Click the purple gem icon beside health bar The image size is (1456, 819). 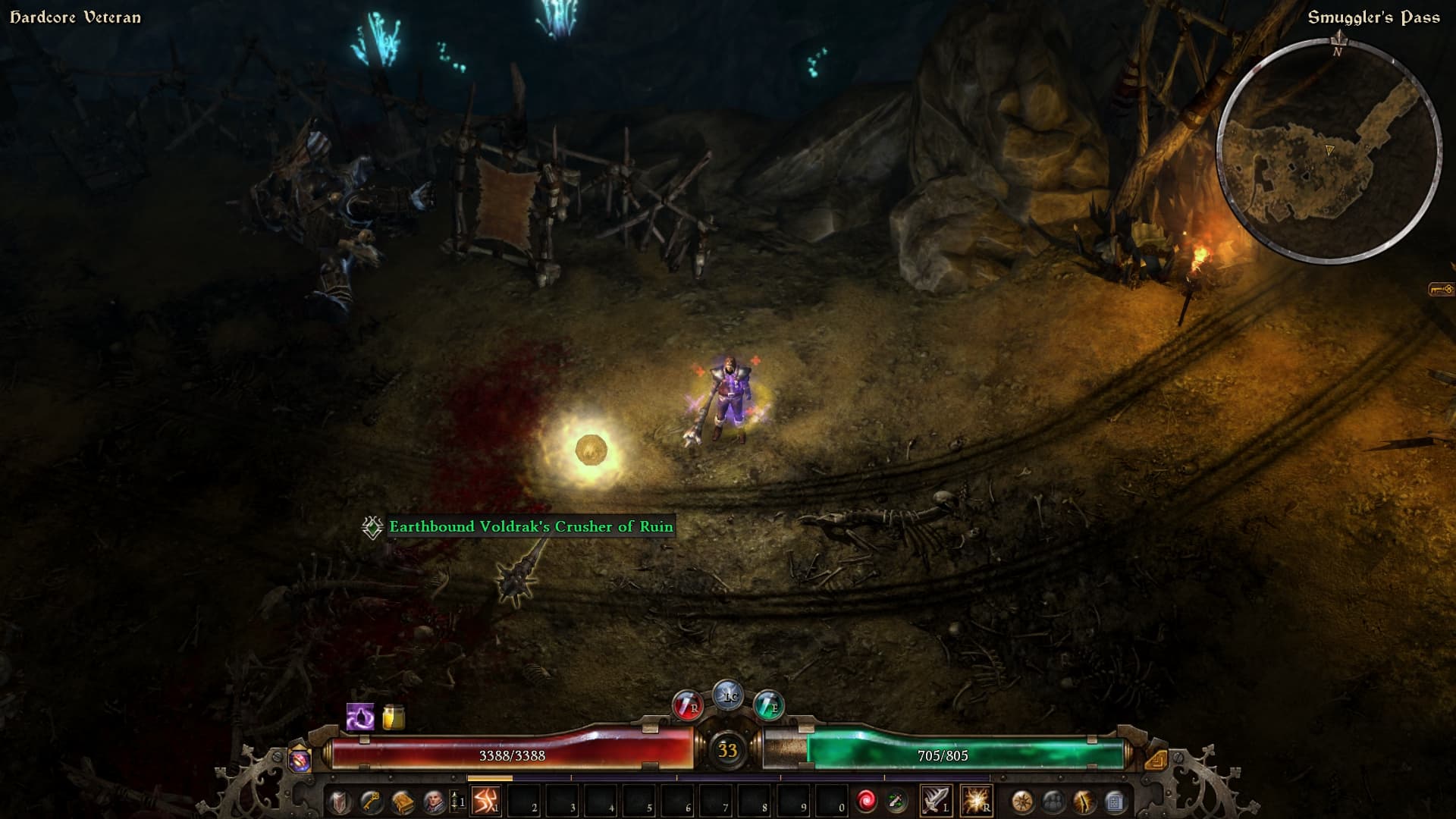(x=300, y=760)
